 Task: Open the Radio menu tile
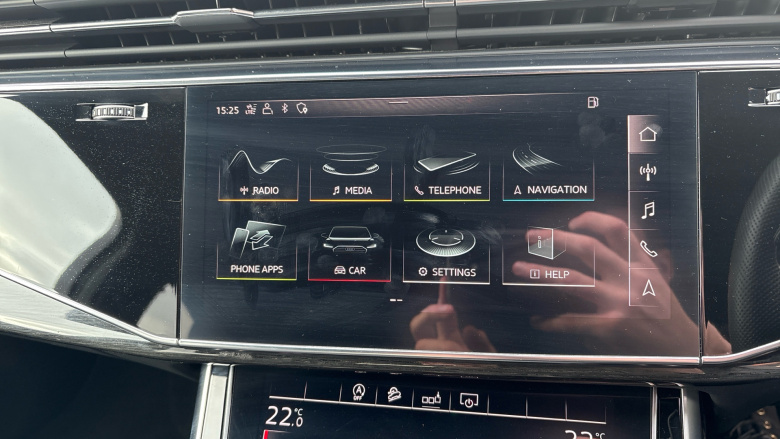pyautogui.click(x=258, y=175)
